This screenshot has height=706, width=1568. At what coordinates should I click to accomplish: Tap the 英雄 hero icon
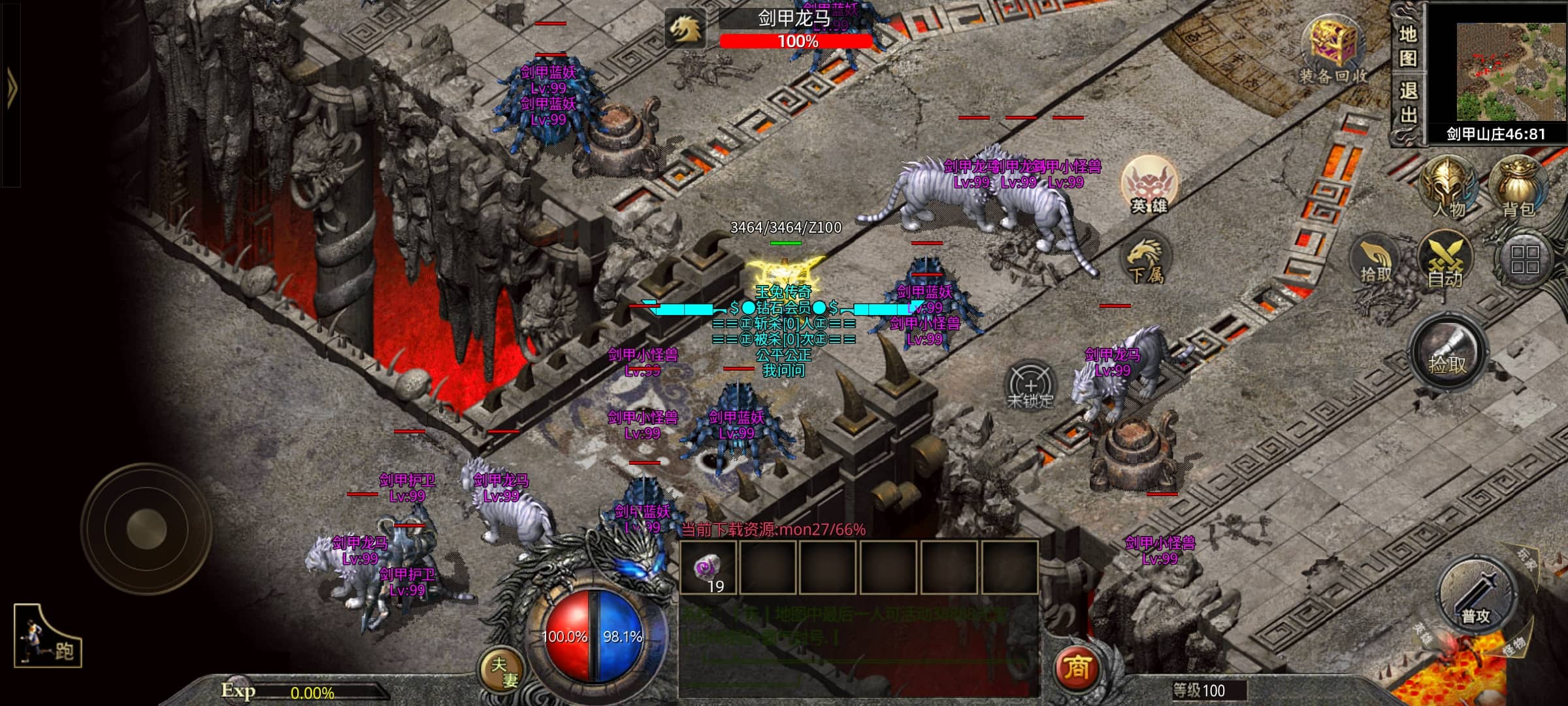(1149, 185)
